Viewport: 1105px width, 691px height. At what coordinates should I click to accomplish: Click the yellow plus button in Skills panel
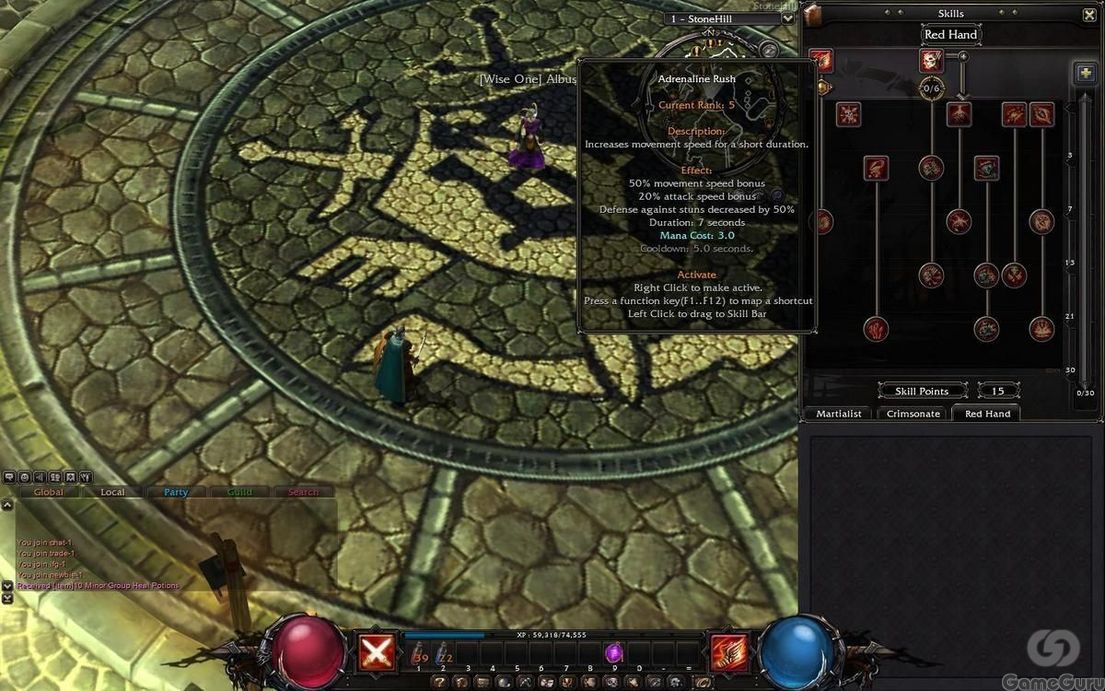1084,73
